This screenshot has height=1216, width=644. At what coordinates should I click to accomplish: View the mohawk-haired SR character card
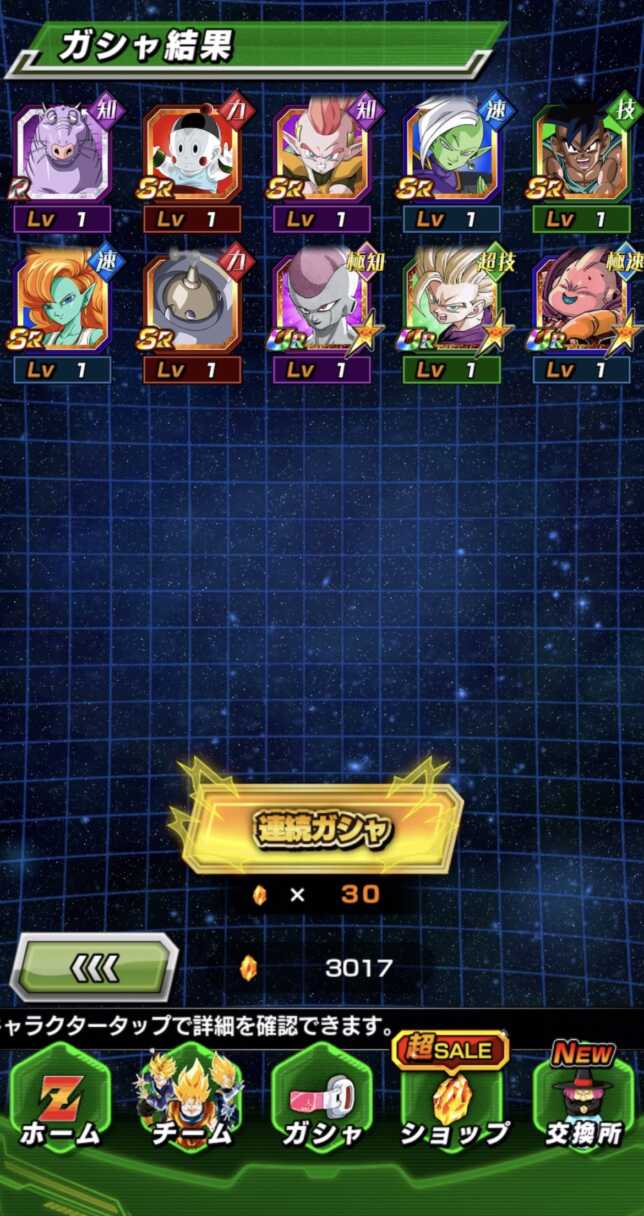click(x=322, y=155)
